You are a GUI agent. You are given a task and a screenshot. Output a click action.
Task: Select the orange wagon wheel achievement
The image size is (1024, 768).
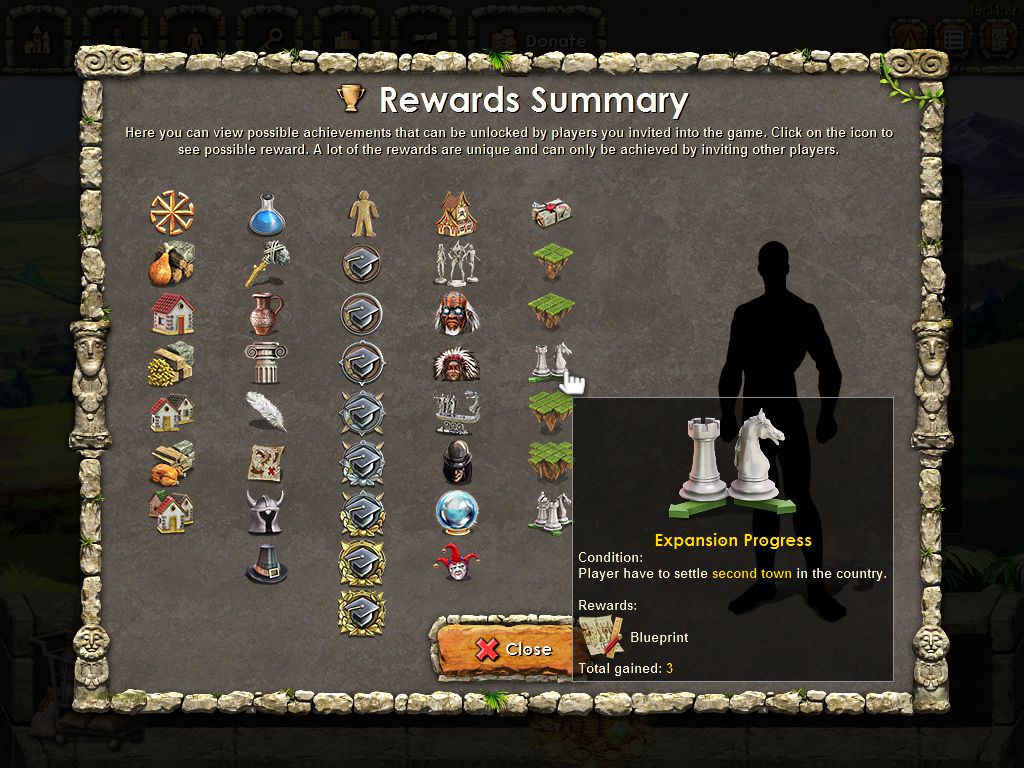coord(172,213)
